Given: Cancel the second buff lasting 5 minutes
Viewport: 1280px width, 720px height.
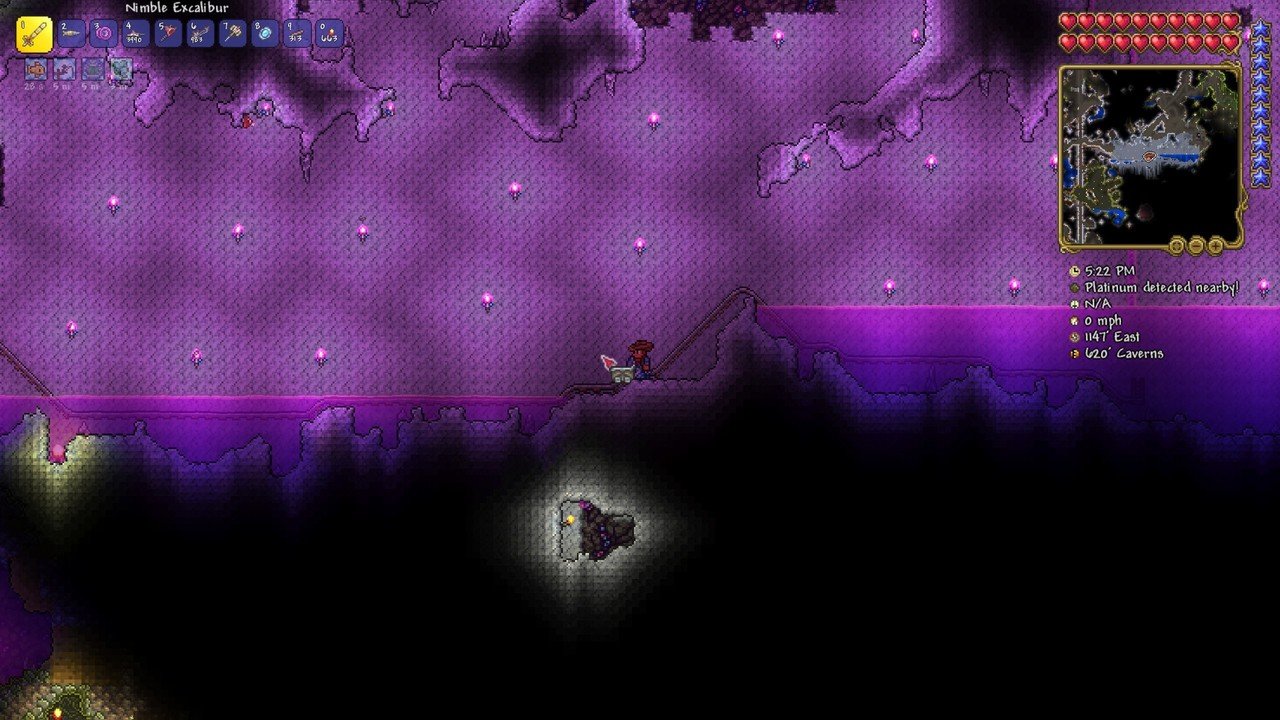Looking at the screenshot, I should click(65, 70).
